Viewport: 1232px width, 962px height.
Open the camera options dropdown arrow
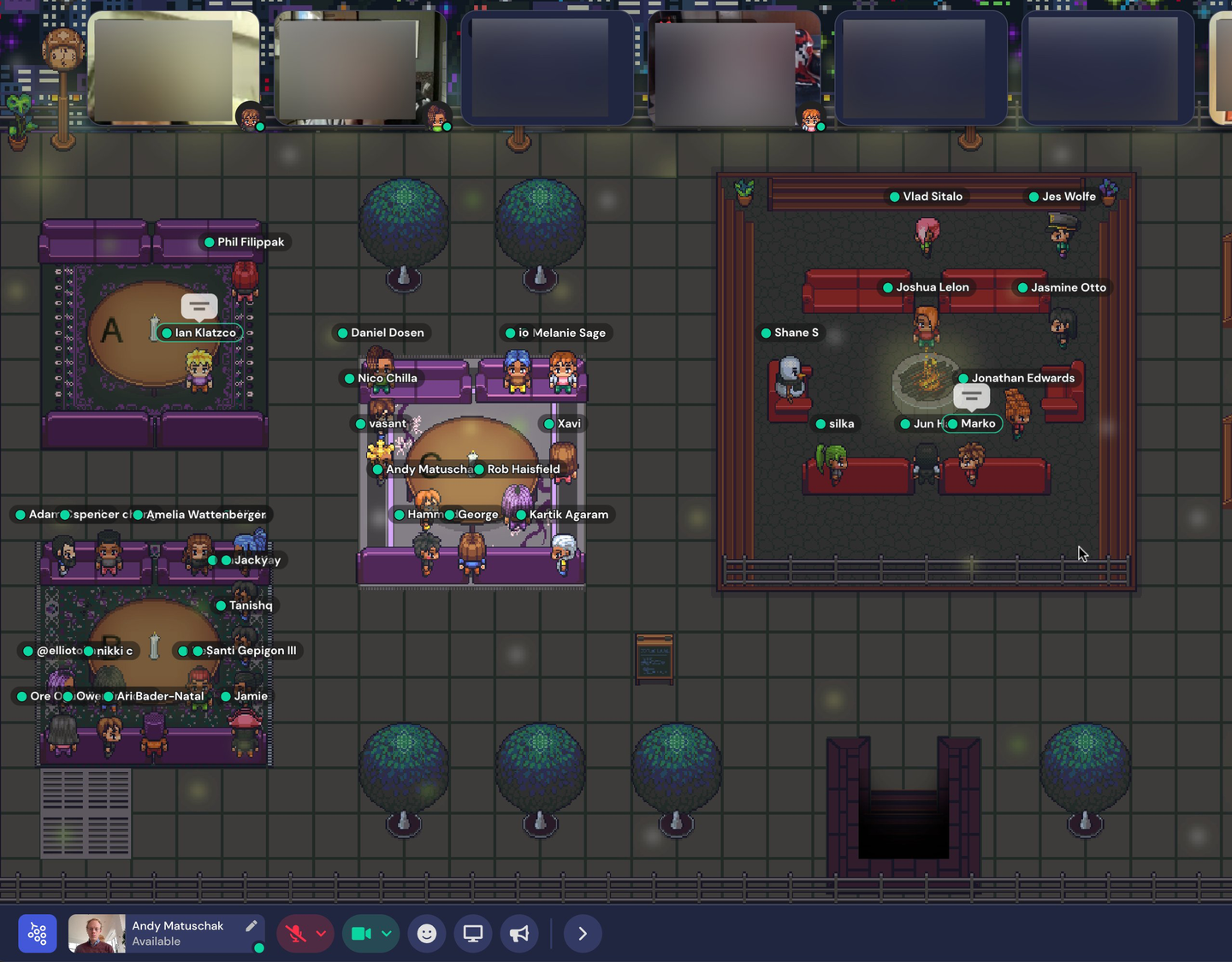pyautogui.click(x=387, y=934)
